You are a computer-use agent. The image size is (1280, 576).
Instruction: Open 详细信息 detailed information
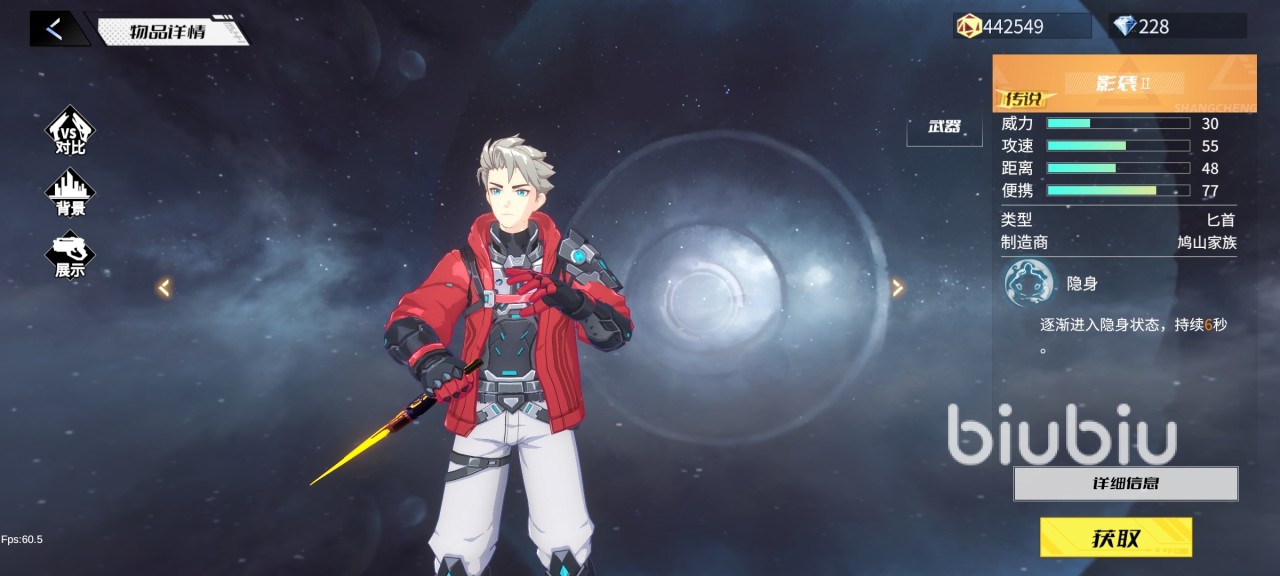pyautogui.click(x=1125, y=484)
